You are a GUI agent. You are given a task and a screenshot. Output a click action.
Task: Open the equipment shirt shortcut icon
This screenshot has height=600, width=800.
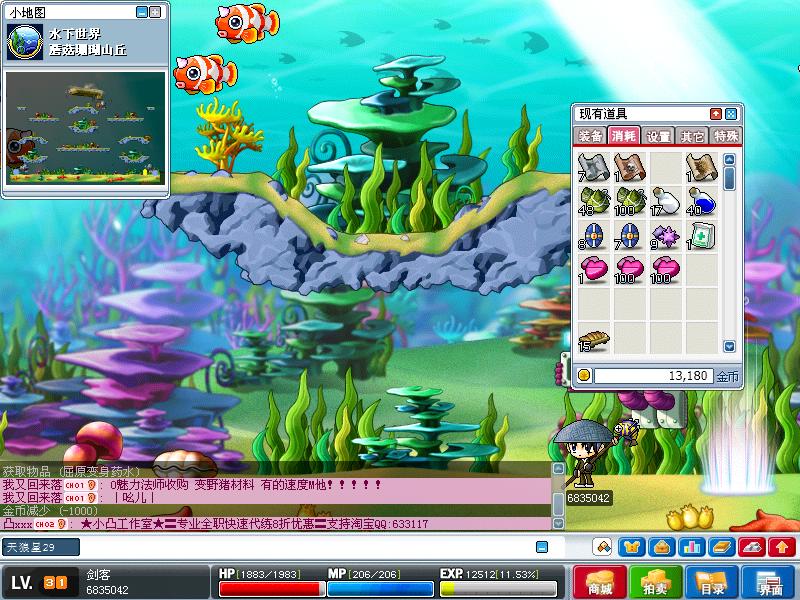631,547
